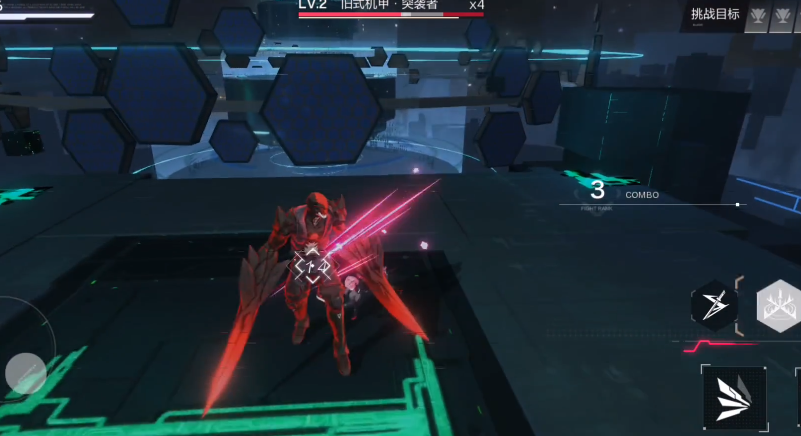Activate the dark hexagon lightning slash skill
Viewport: 801px width, 436px height.
click(x=715, y=306)
